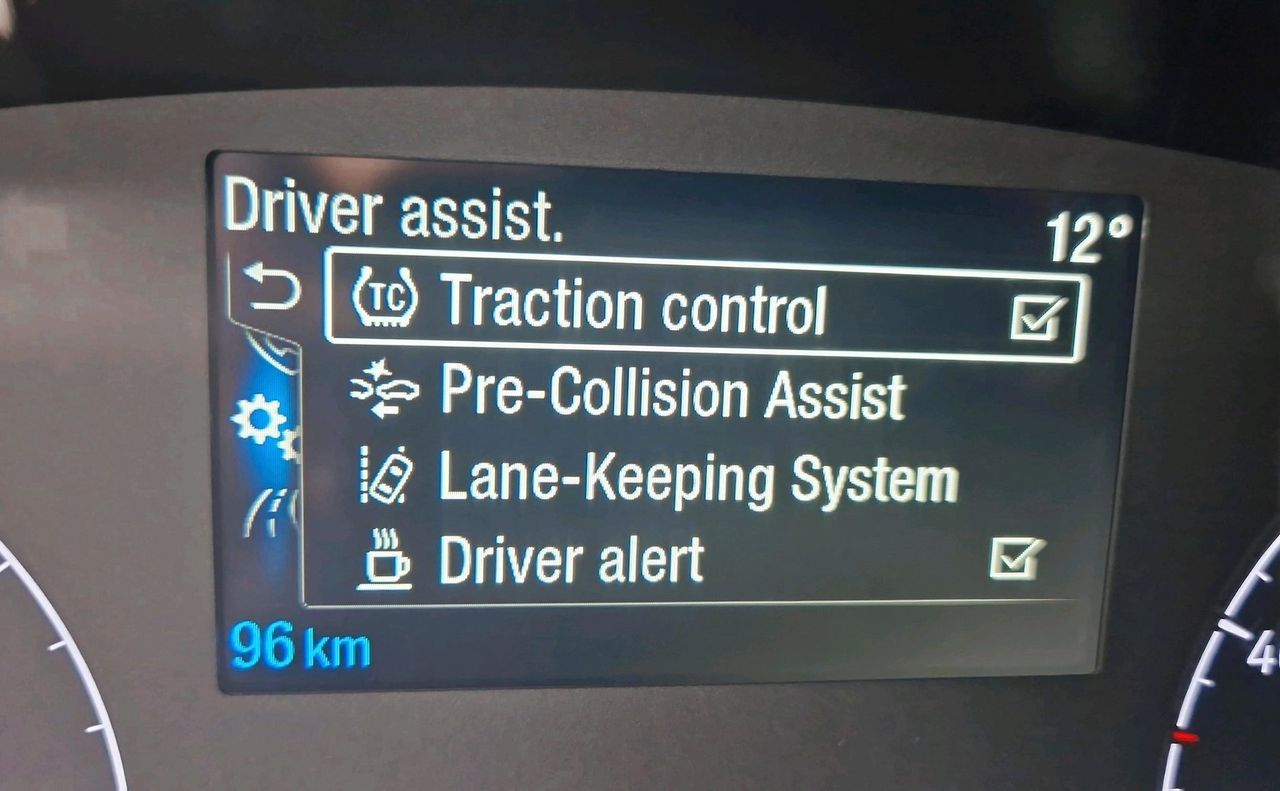The width and height of the screenshot is (1280, 791).
Task: Open the Pre-Collision Assist entry
Action: pos(672,393)
